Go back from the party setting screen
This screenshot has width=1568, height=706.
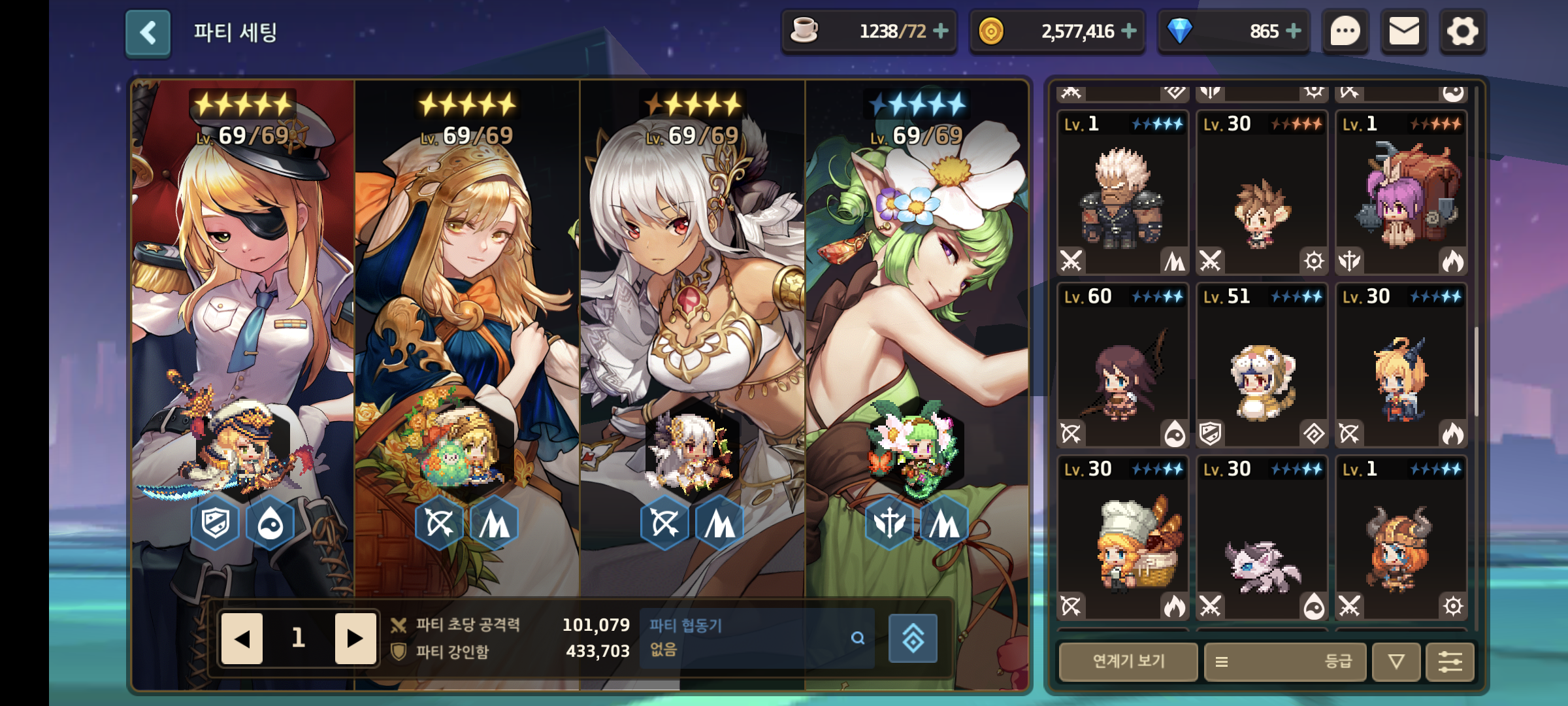(148, 33)
